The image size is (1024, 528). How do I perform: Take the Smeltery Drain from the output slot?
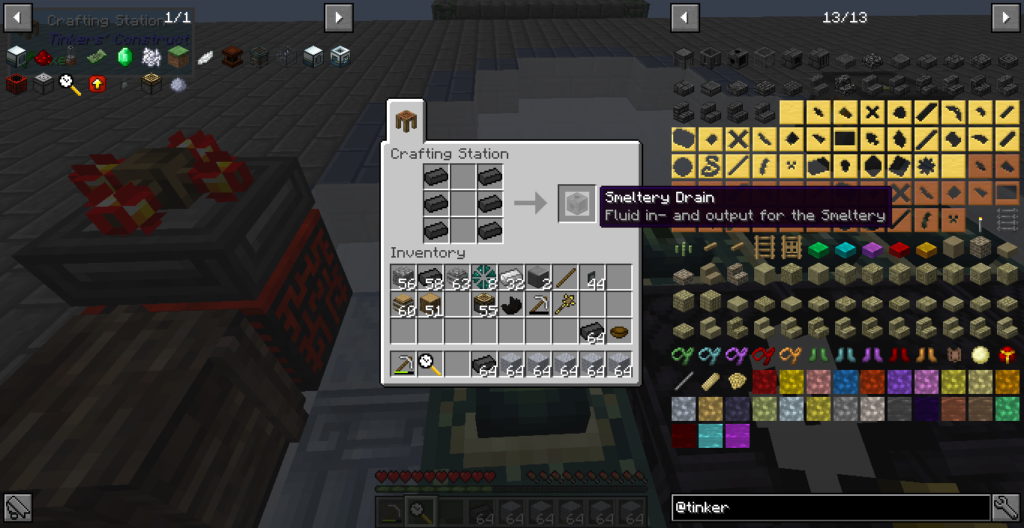click(x=576, y=204)
